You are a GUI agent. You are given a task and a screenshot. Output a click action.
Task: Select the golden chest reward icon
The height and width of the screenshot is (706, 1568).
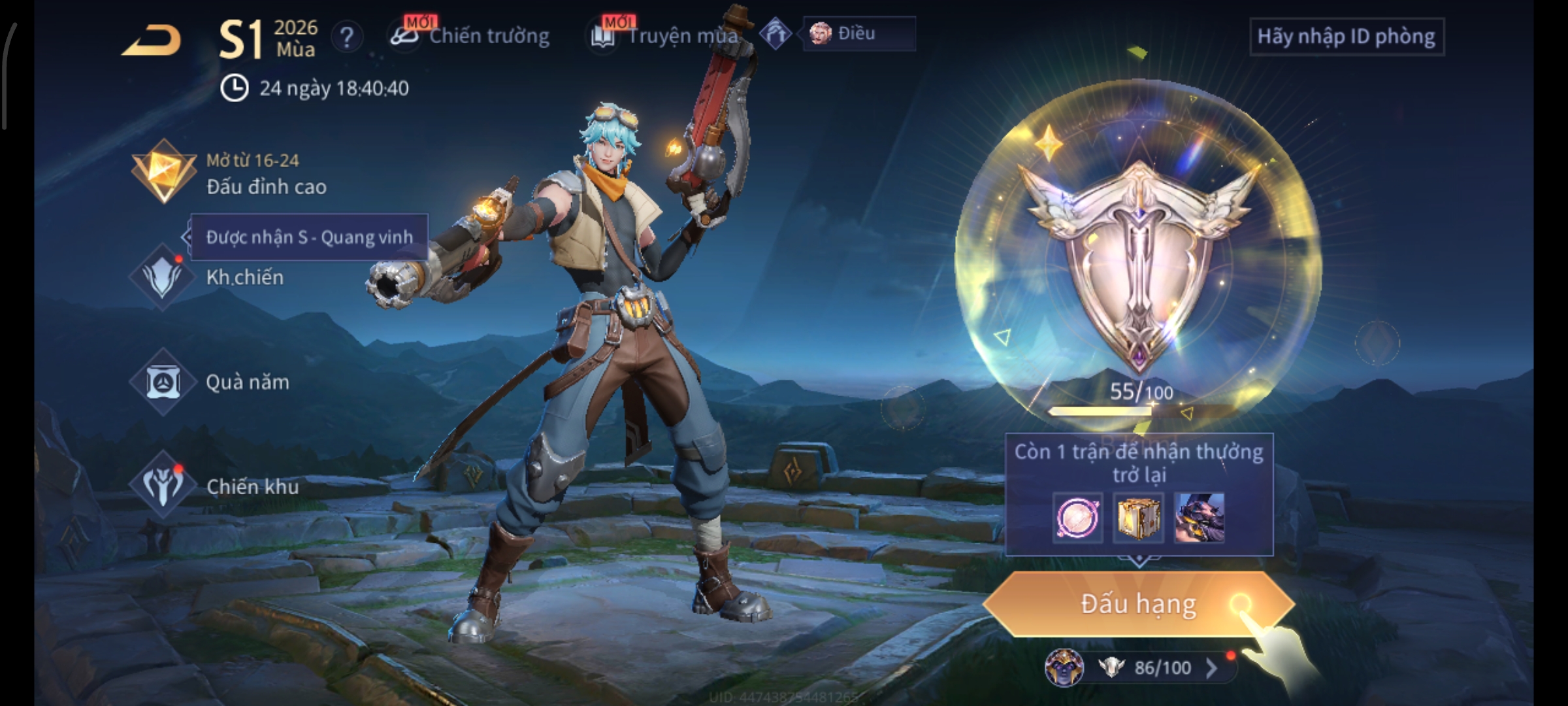pyautogui.click(x=1138, y=518)
